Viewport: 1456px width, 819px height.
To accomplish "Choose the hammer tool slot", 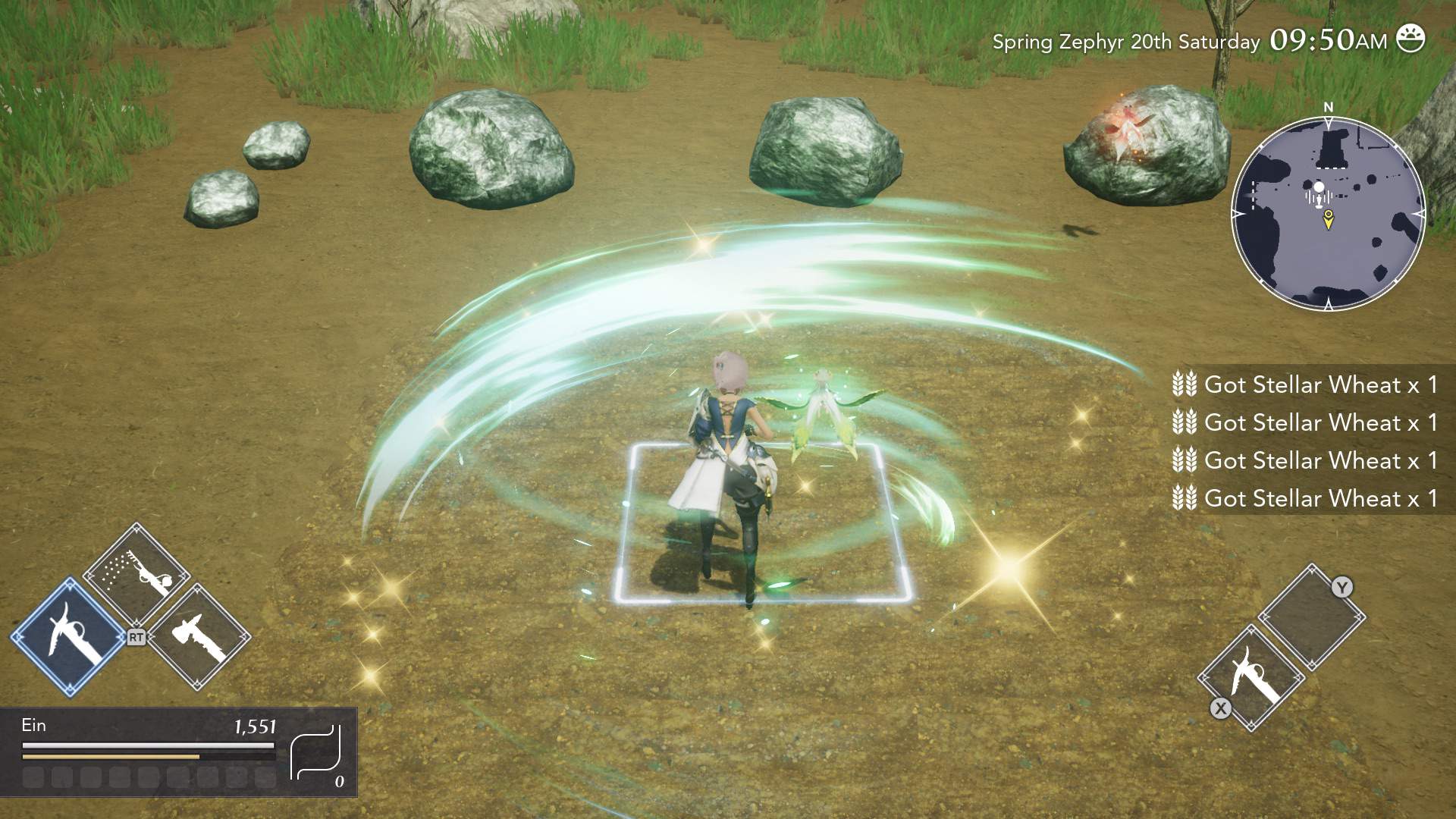I will pos(199,637).
